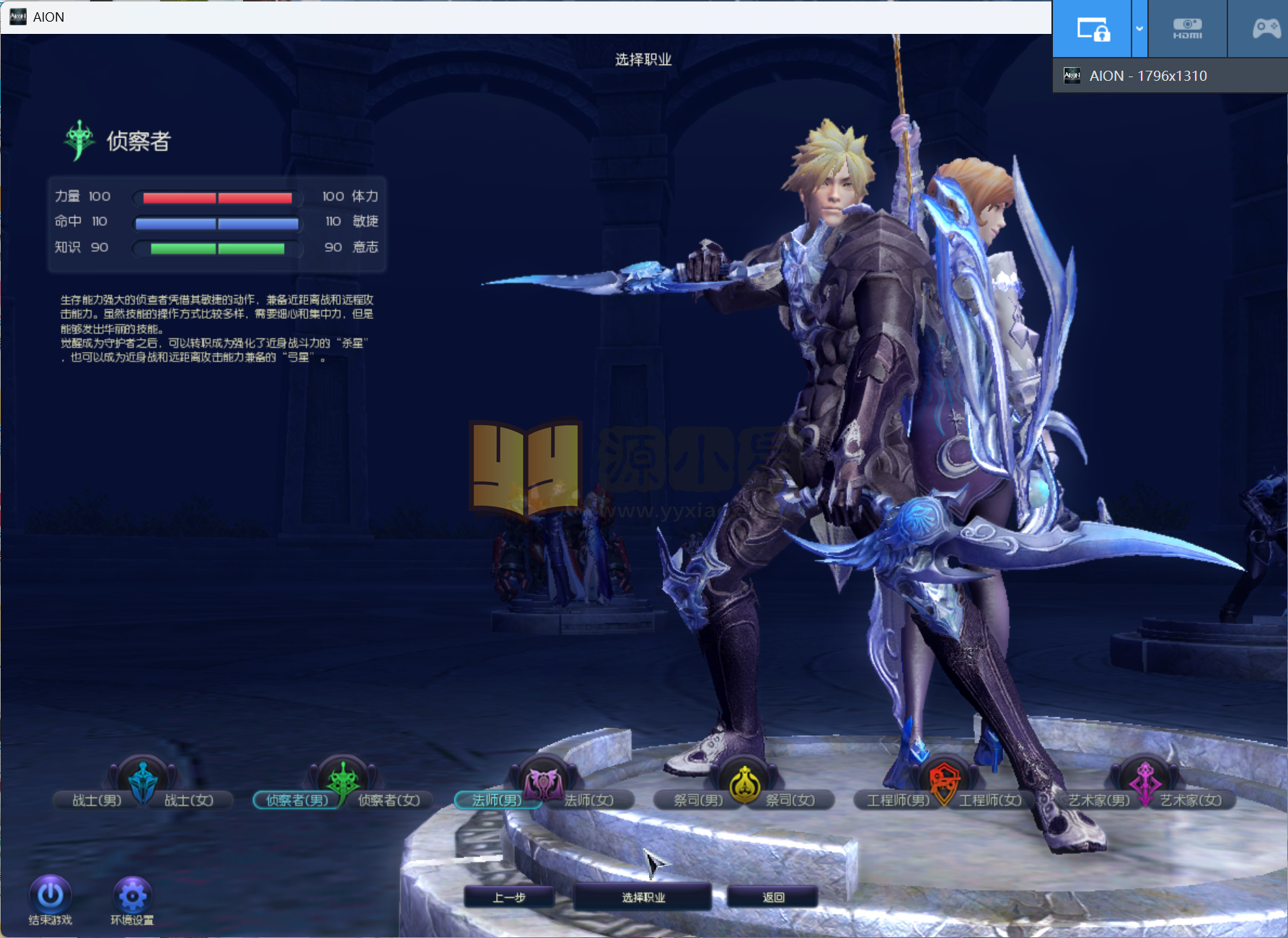This screenshot has height=938, width=1288.
Task: Go back with the 上一步 button
Action: pos(509,898)
